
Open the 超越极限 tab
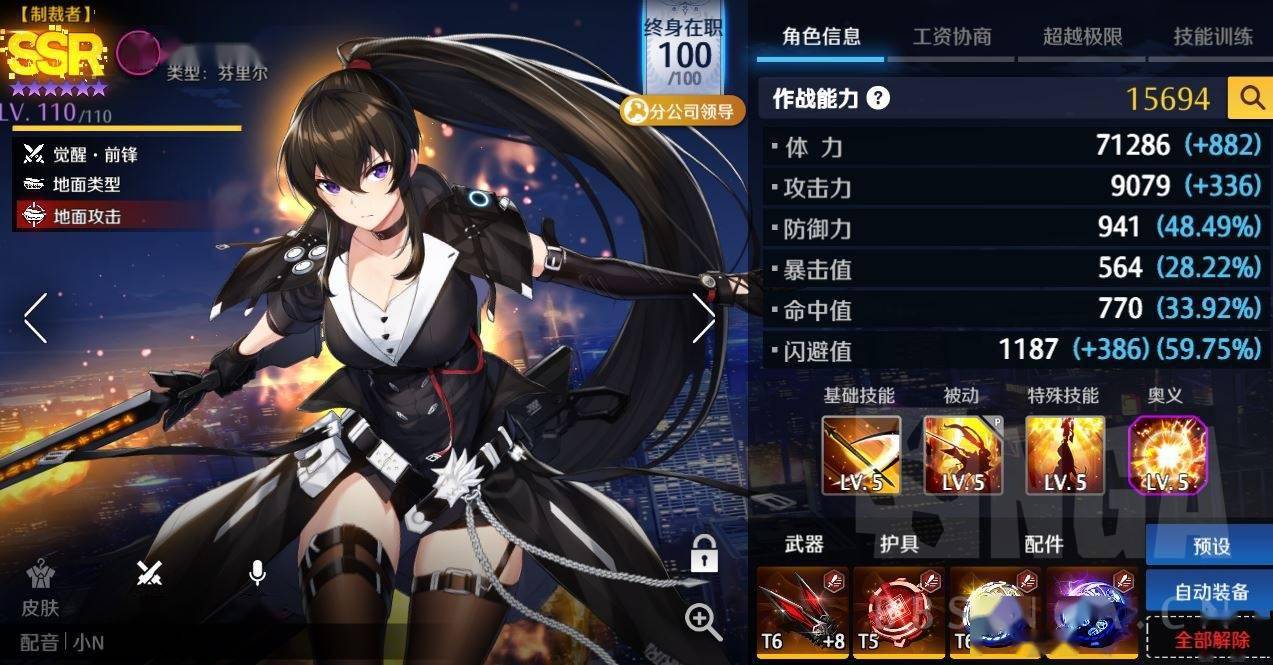[1082, 37]
